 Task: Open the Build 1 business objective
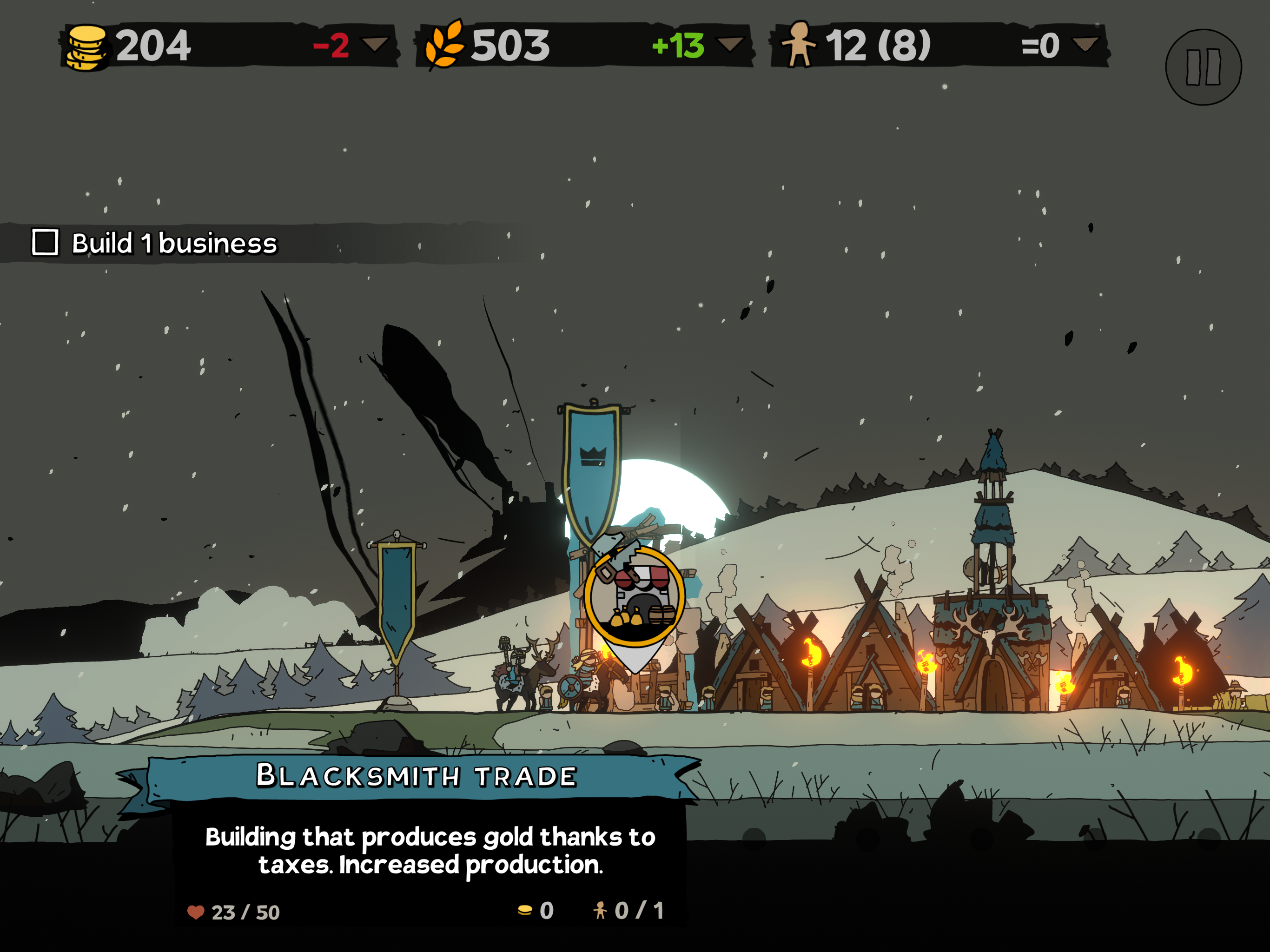pos(155,243)
